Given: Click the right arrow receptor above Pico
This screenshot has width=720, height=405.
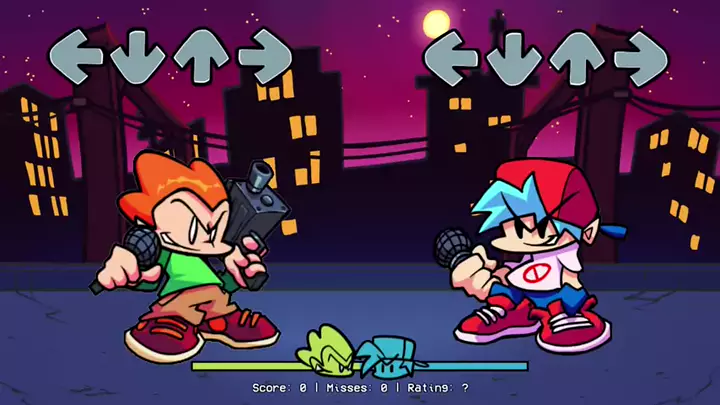Looking at the screenshot, I should [x=264, y=55].
